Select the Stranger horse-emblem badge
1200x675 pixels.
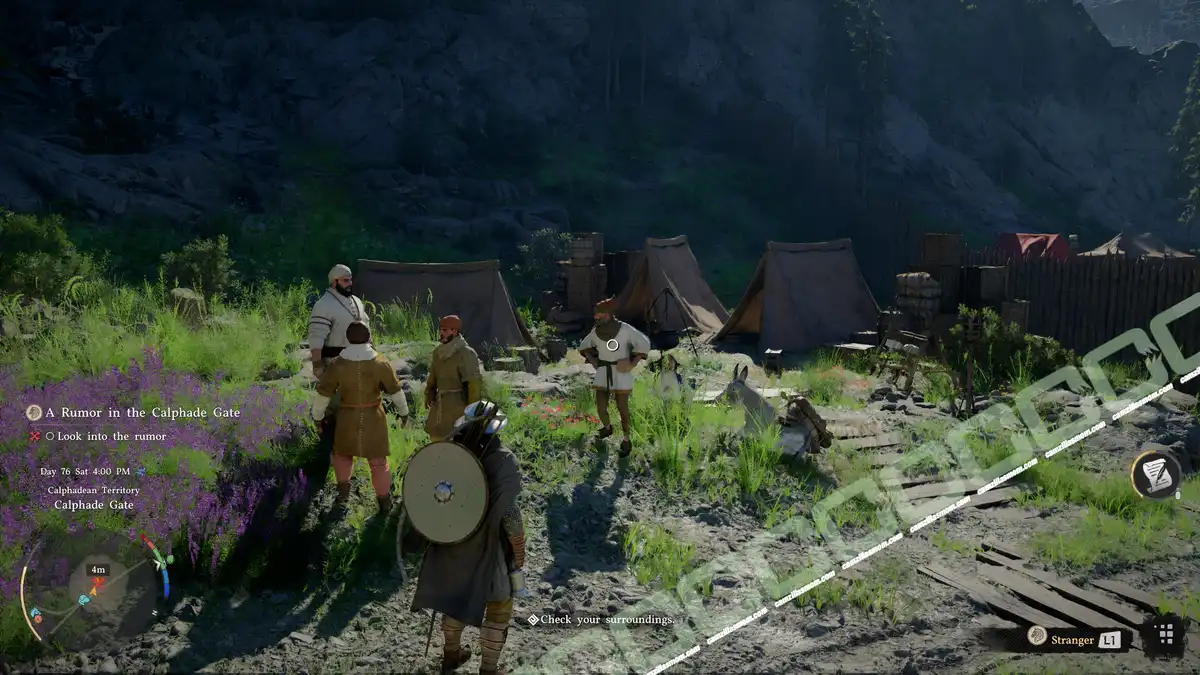[1038, 636]
